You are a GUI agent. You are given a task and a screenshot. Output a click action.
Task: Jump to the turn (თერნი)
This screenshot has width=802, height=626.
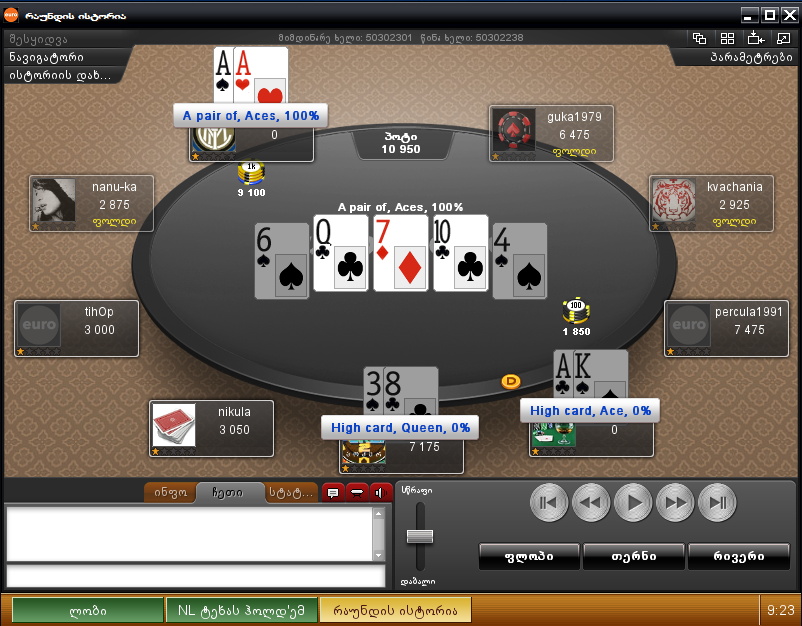pos(634,556)
